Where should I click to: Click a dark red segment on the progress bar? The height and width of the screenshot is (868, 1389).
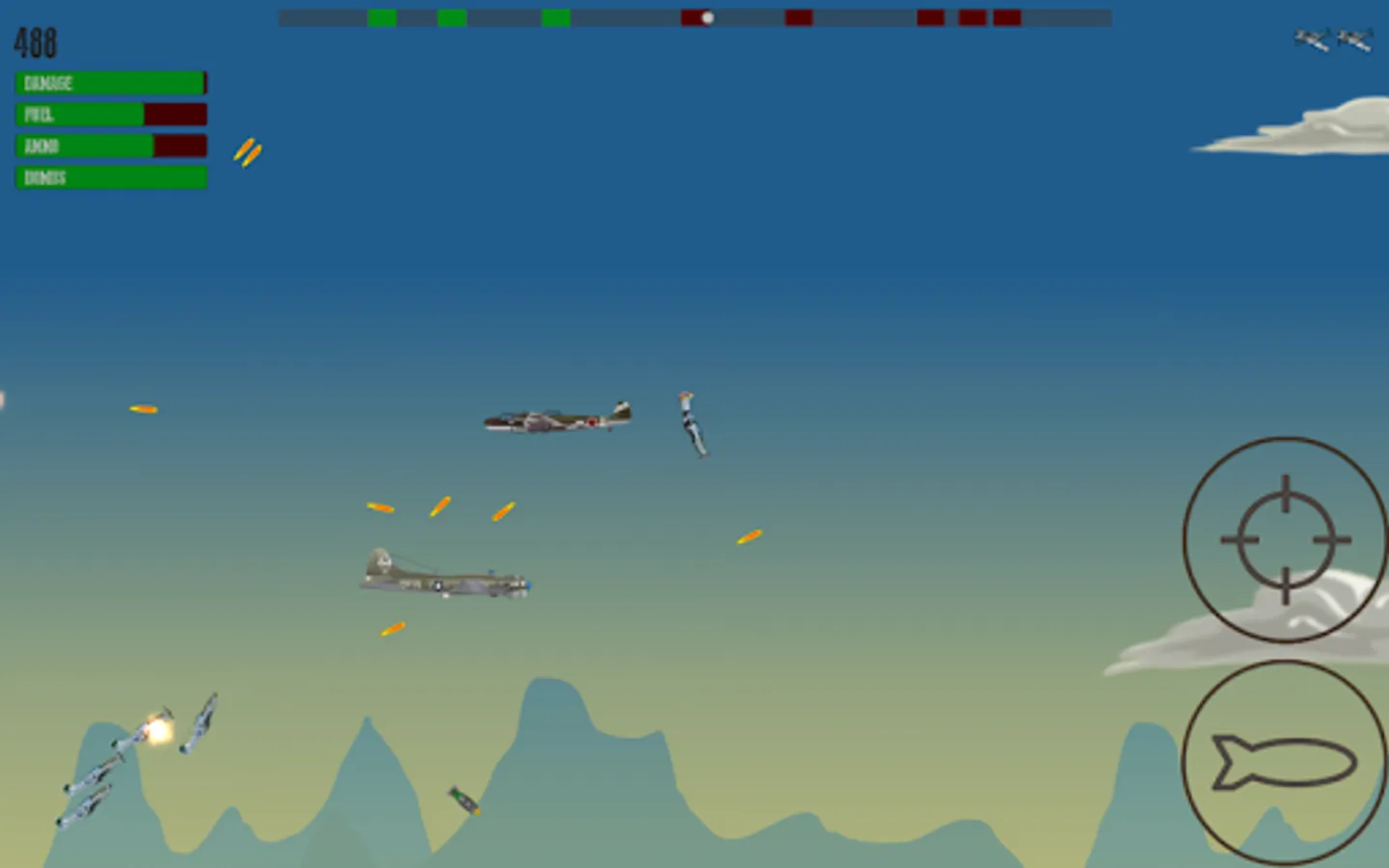coord(798,14)
